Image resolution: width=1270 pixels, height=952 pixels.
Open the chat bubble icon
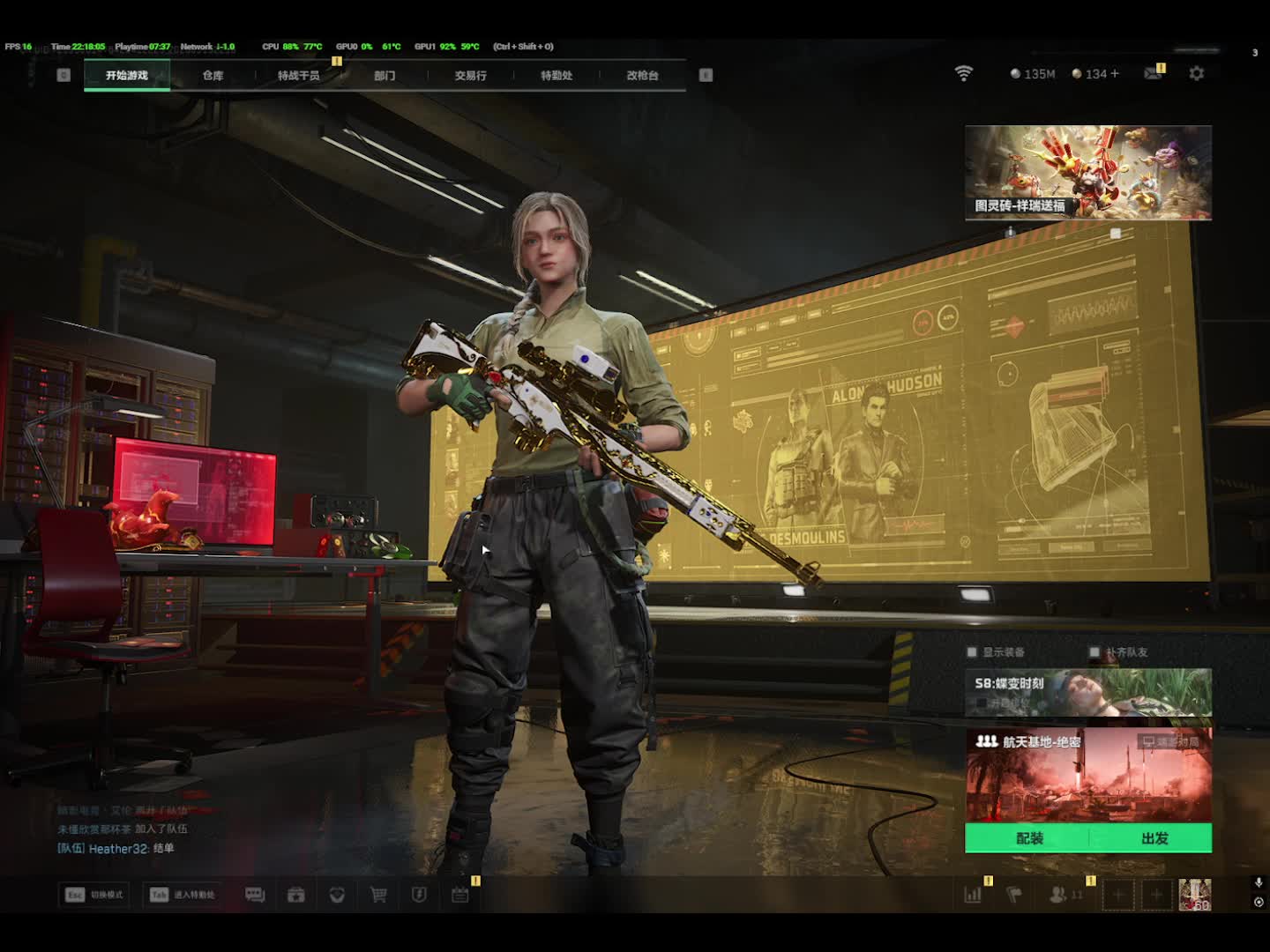pos(255,895)
